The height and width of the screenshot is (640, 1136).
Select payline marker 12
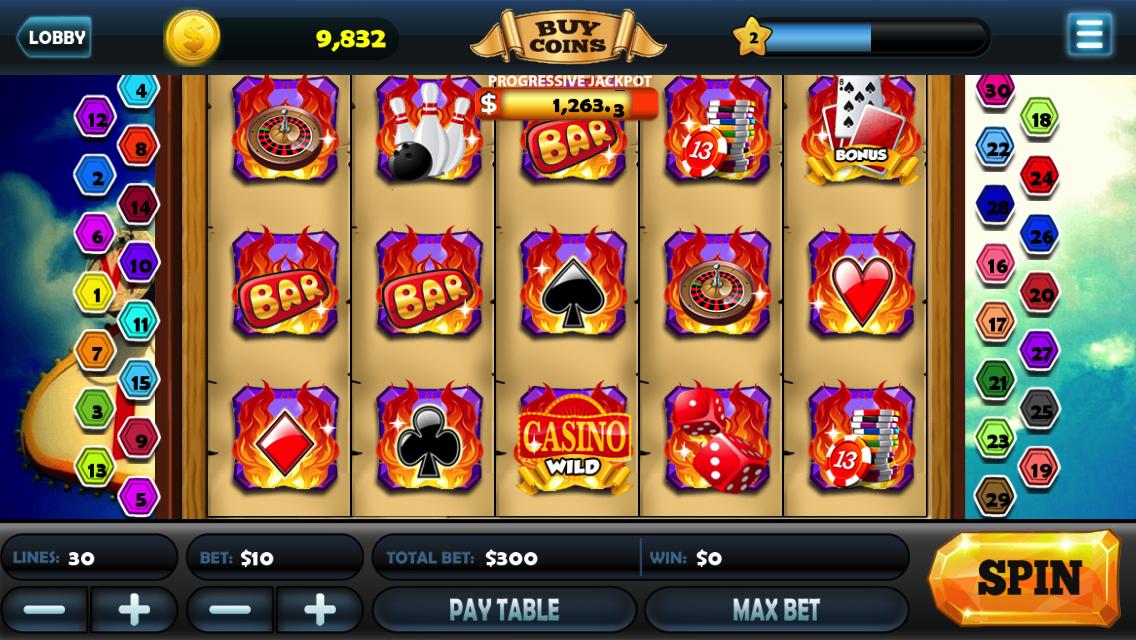point(96,120)
